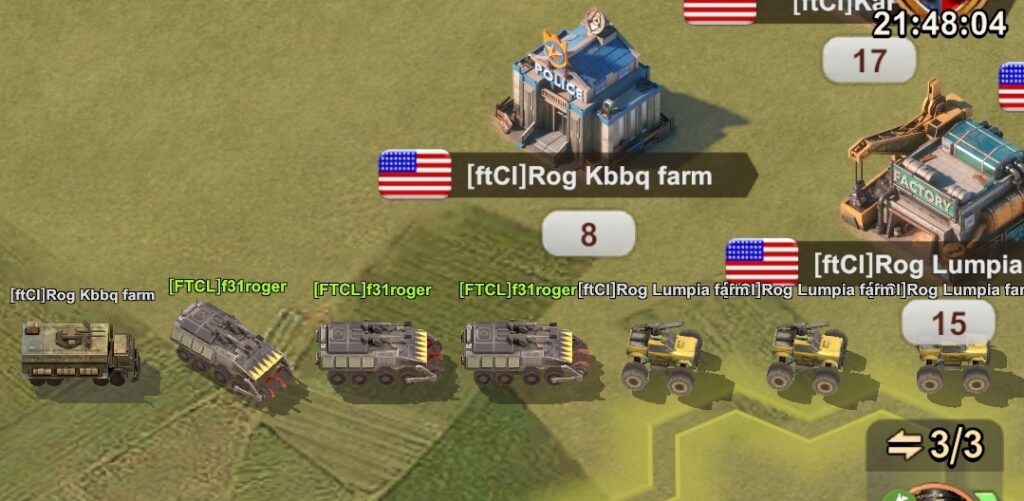1024x501 pixels.
Task: Open the 3/3 march queue panel
Action: tap(935, 445)
